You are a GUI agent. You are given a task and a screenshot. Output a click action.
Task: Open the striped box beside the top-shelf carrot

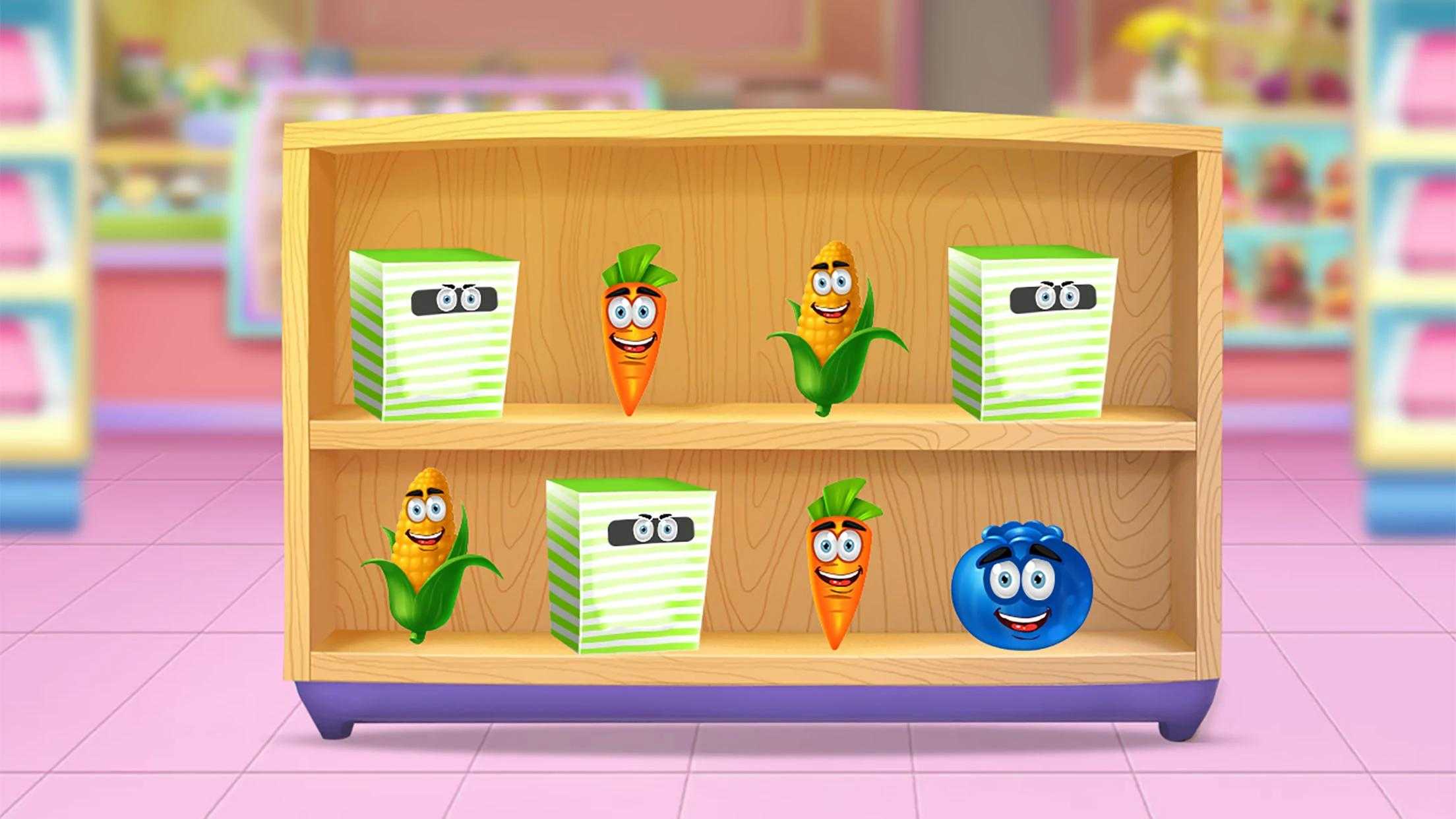[433, 334]
